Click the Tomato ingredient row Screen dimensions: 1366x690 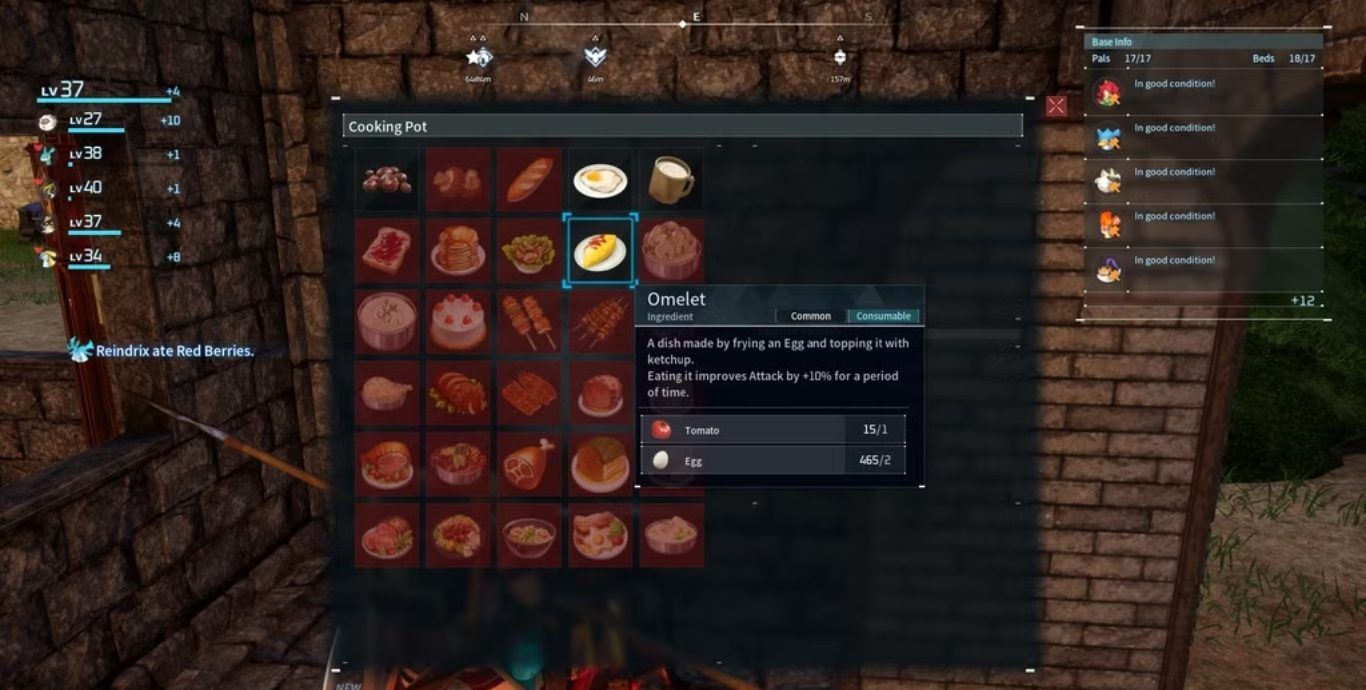point(773,430)
